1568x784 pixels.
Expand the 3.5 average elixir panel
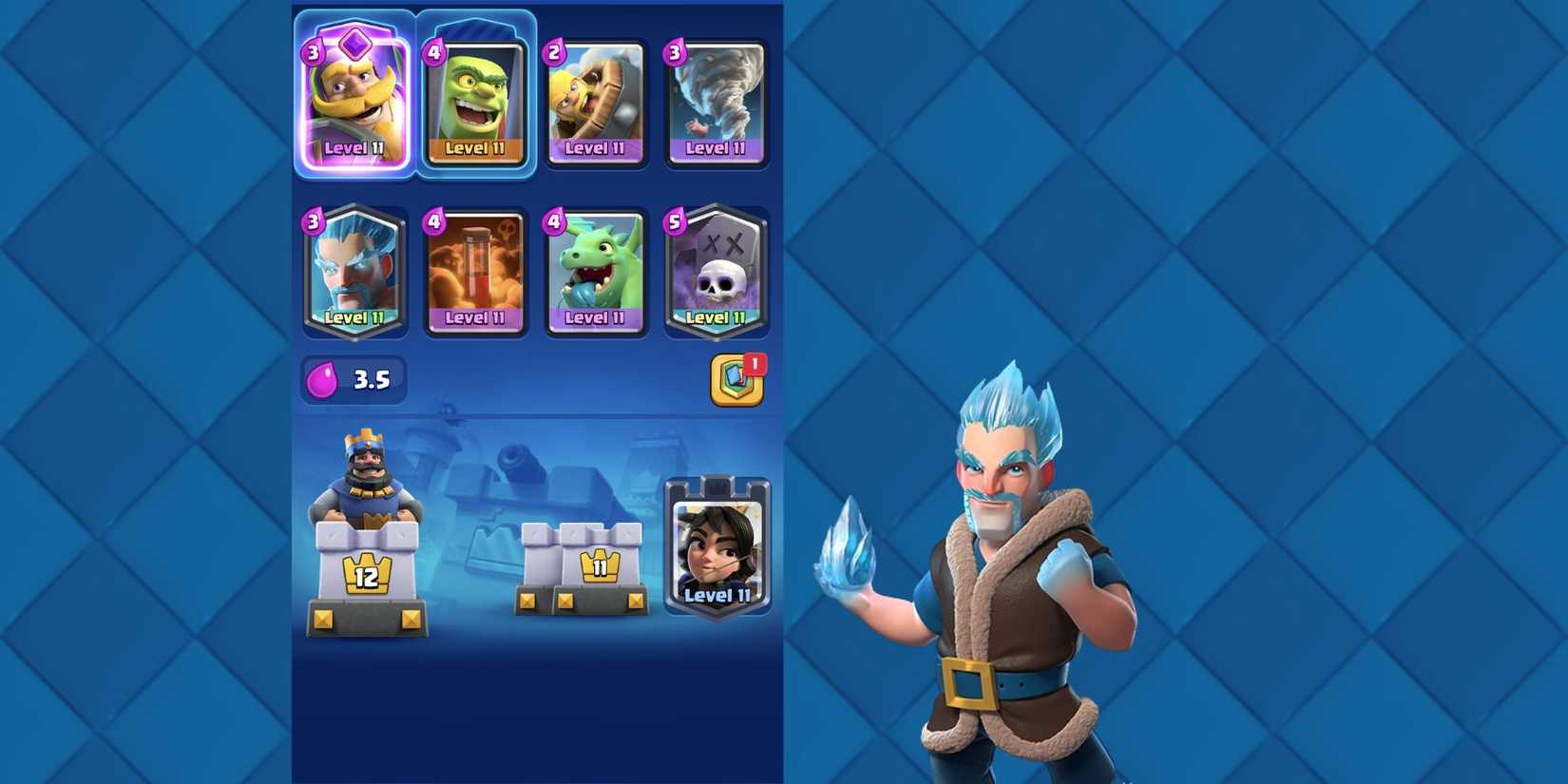pos(354,377)
